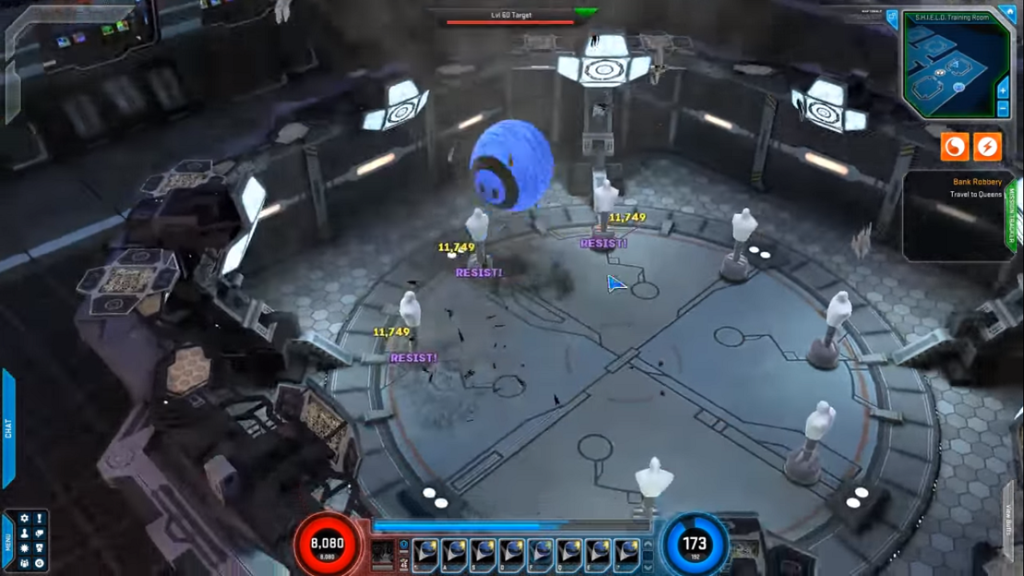Image resolution: width=1024 pixels, height=576 pixels.
Task: Activate the orange lightning bolt button
Action: (x=987, y=147)
